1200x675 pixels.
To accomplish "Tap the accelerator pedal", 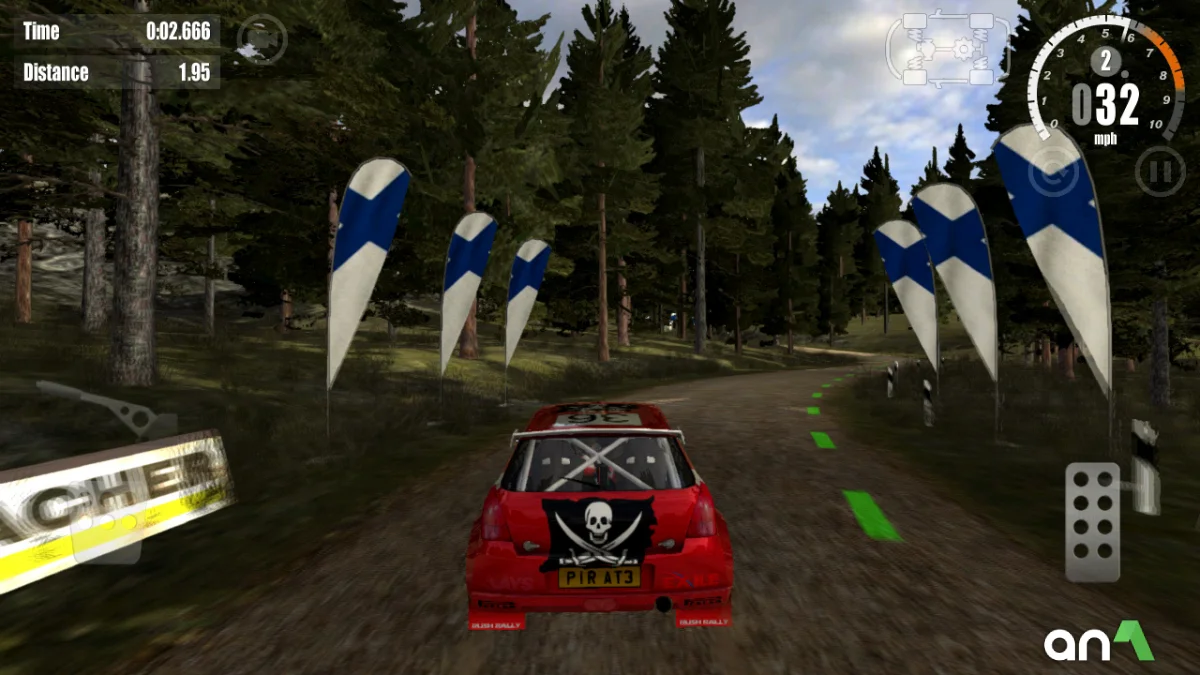I will (1092, 521).
